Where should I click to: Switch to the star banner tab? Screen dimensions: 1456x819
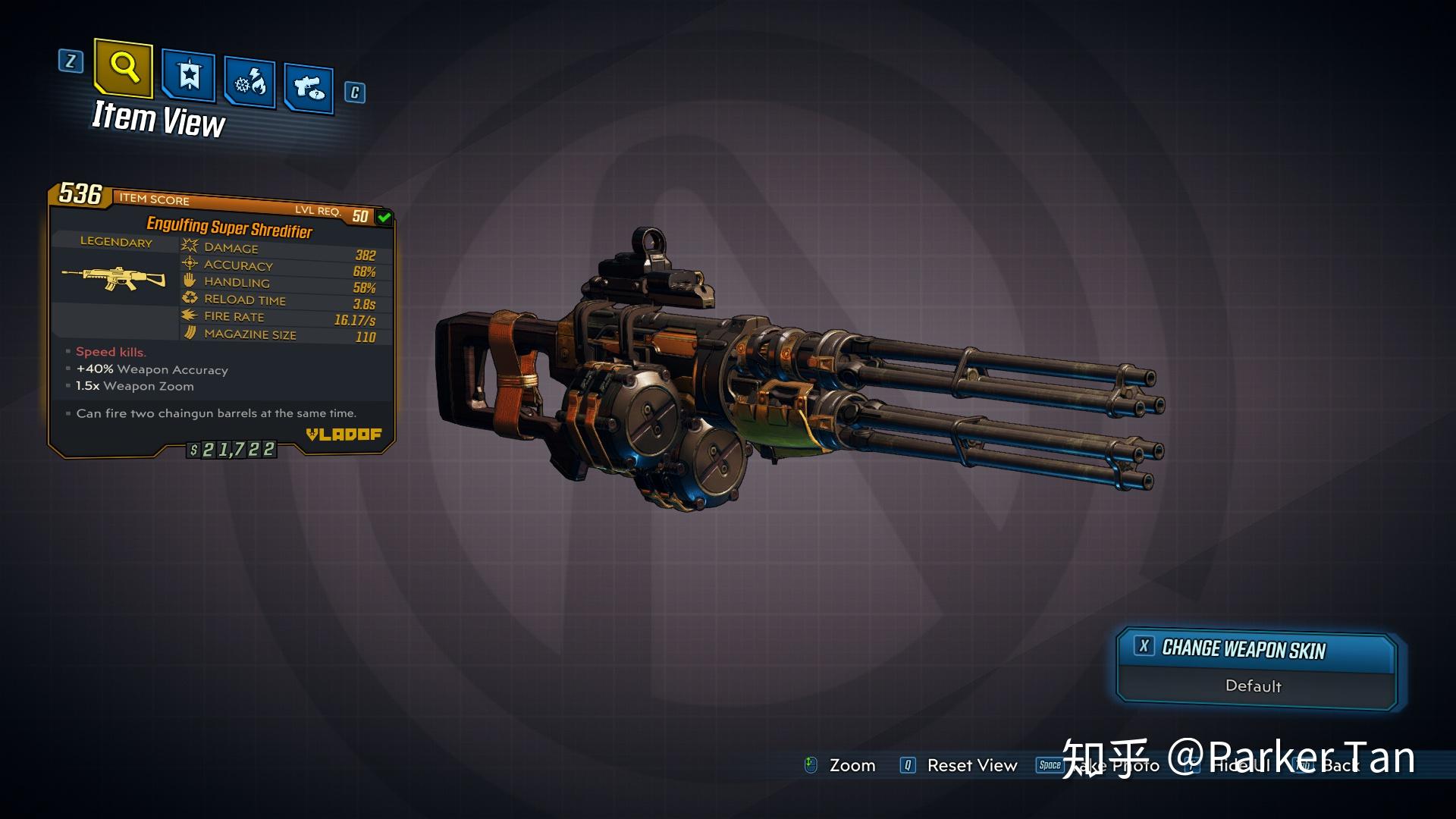pyautogui.click(x=189, y=77)
